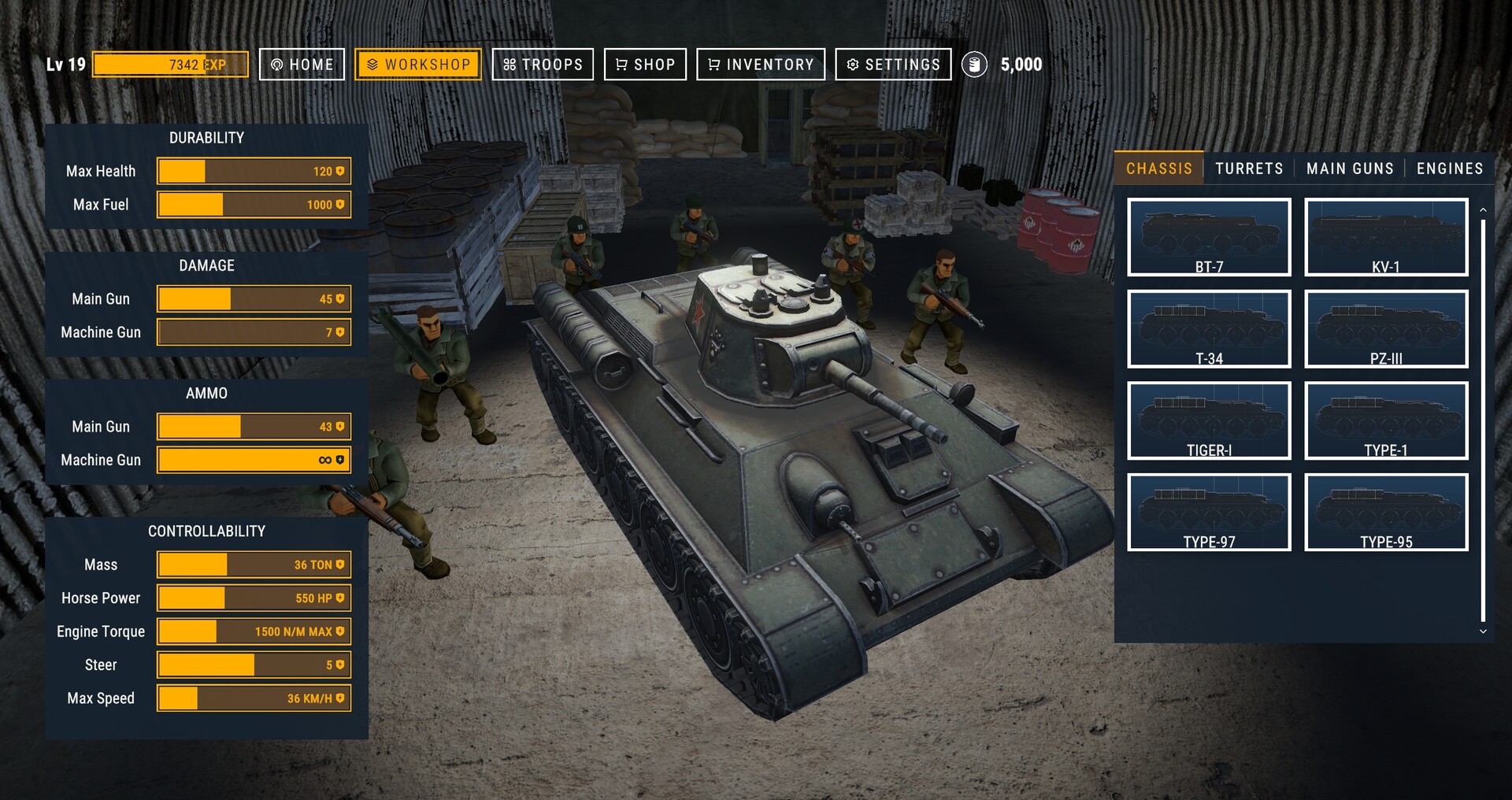Click the upgrade shield icon next to Max Fuel

point(339,204)
